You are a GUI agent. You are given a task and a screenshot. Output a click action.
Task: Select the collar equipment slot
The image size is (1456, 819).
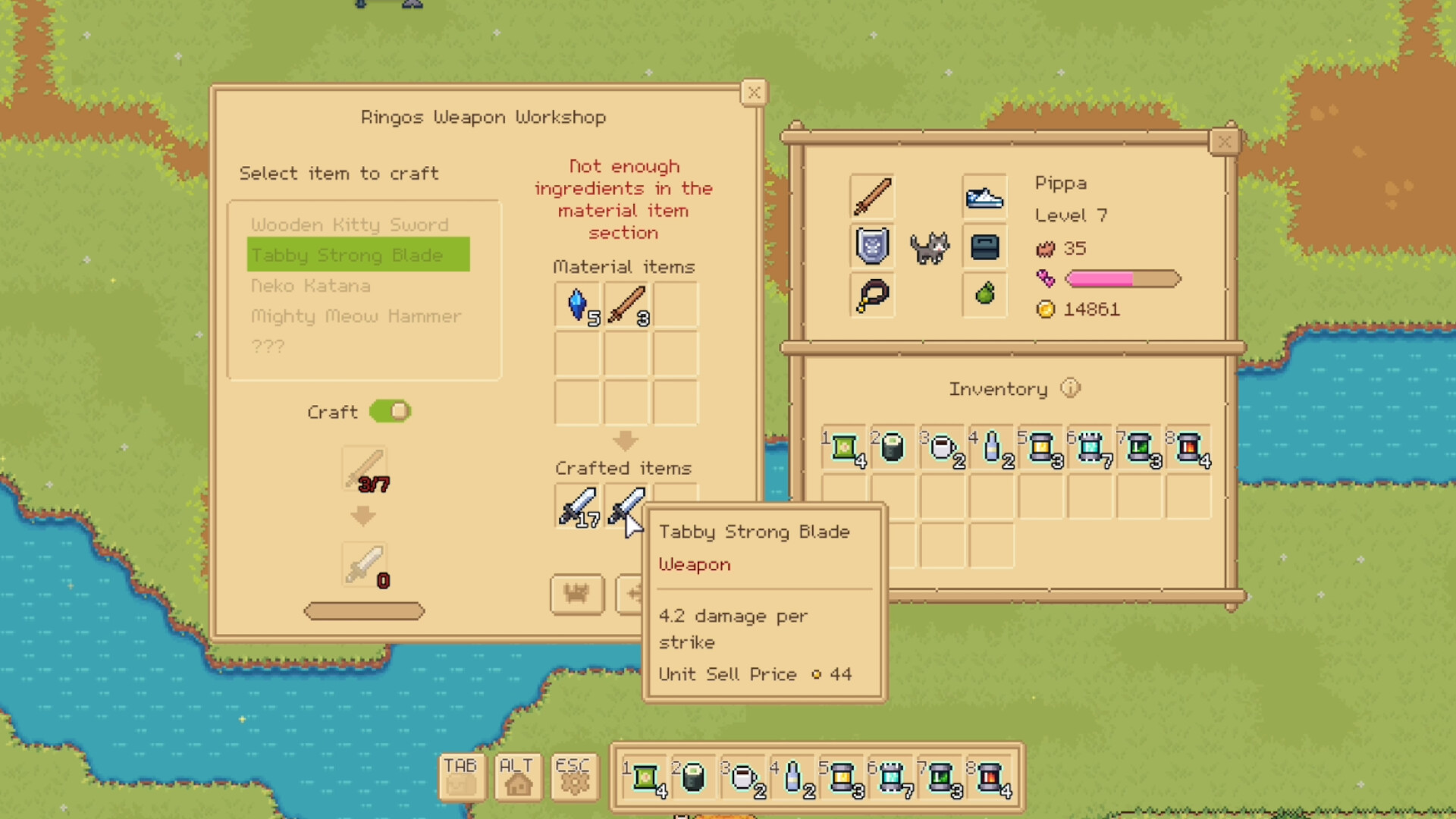(x=872, y=295)
